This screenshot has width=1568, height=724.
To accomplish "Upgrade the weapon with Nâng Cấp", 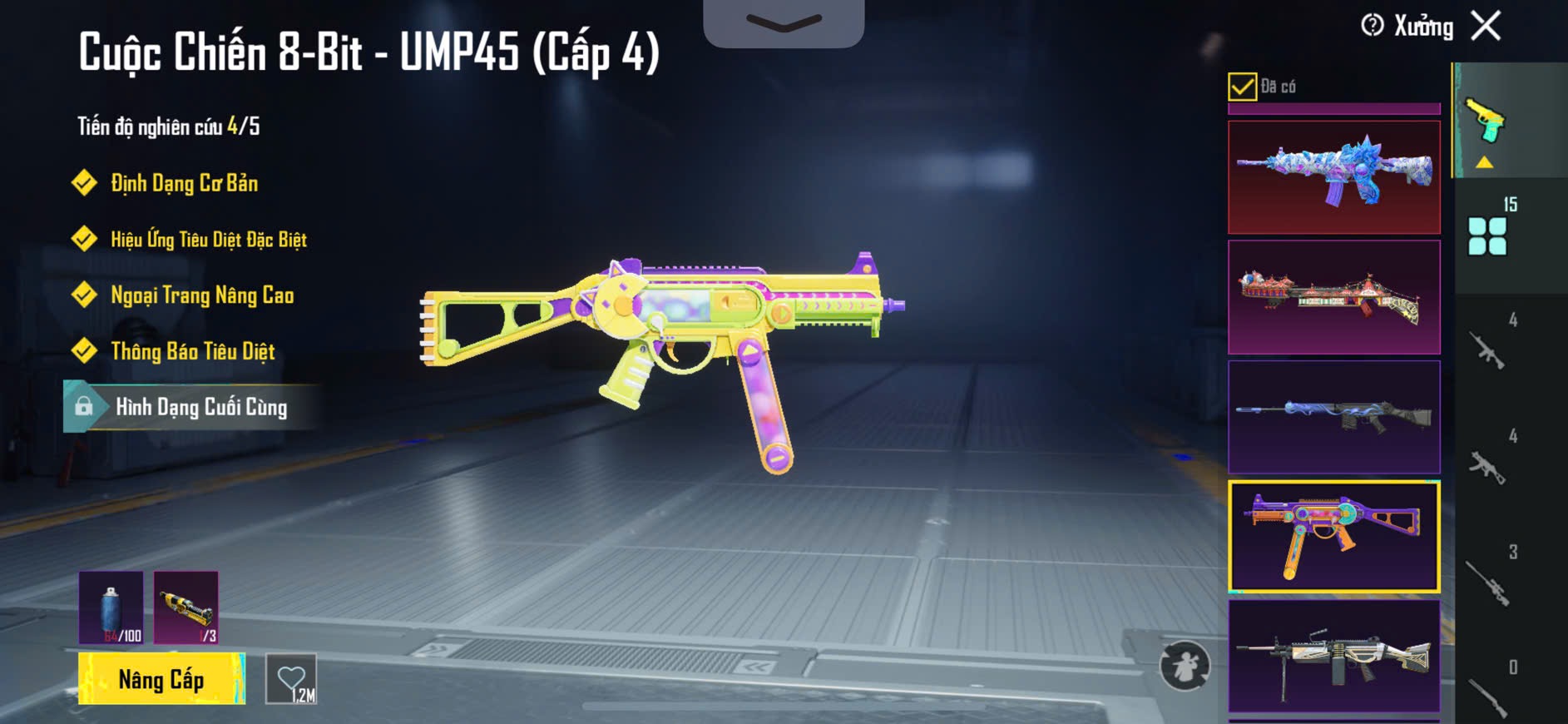I will click(161, 679).
